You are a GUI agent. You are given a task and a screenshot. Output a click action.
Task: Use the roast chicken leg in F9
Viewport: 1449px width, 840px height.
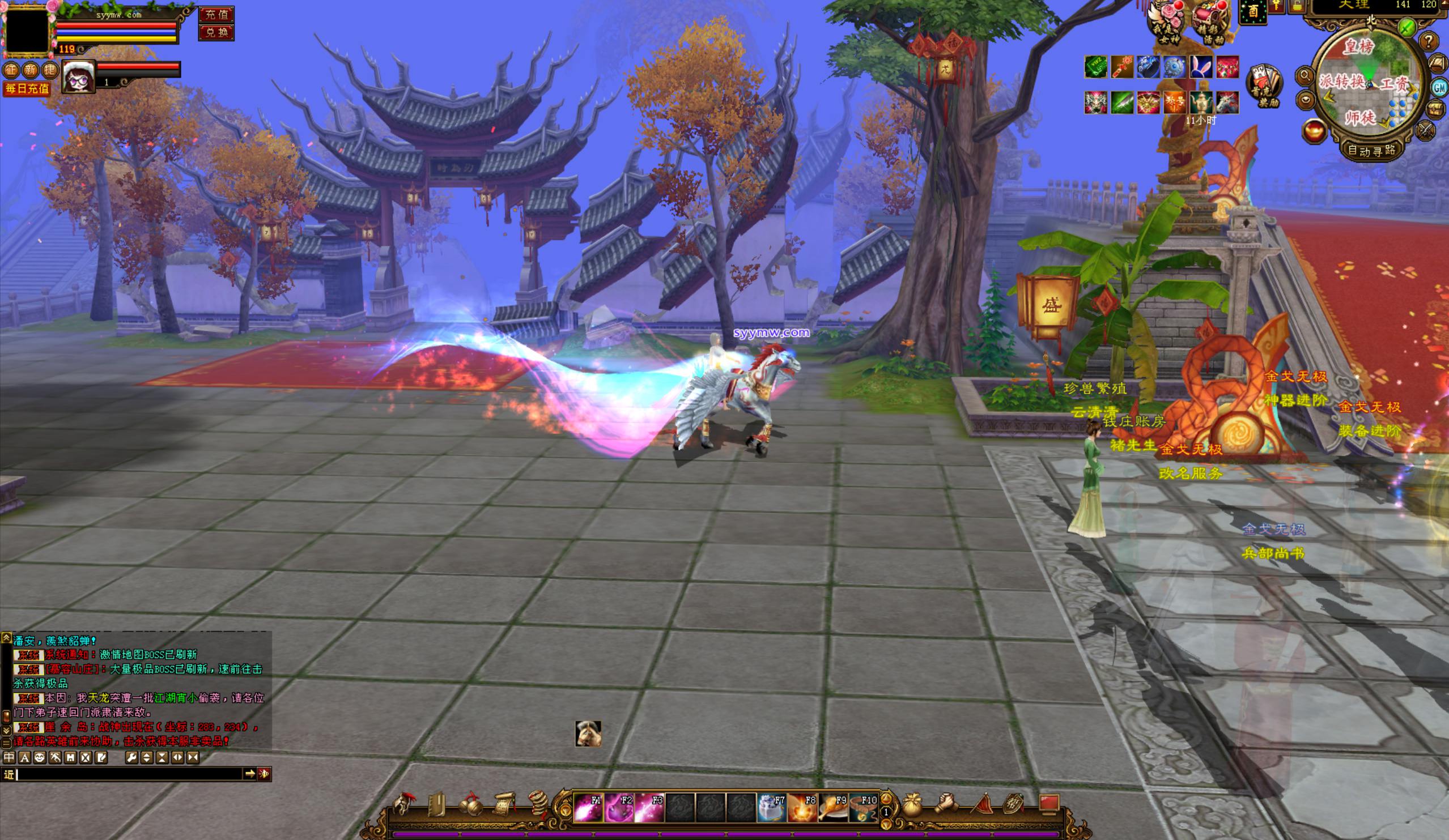point(832,808)
